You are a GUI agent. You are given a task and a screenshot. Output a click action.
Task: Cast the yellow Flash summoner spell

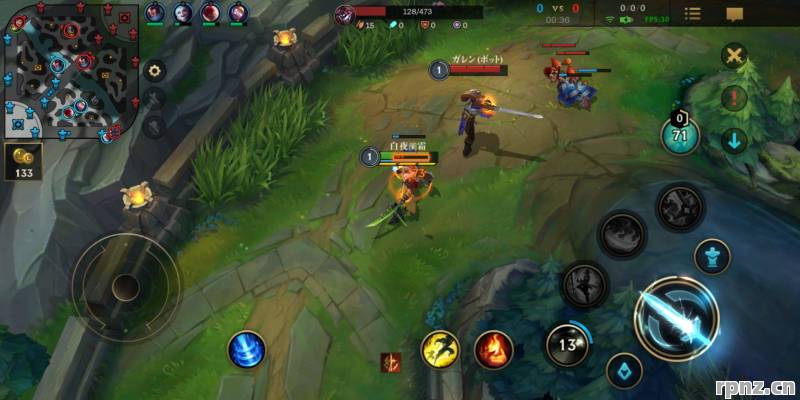click(x=440, y=349)
